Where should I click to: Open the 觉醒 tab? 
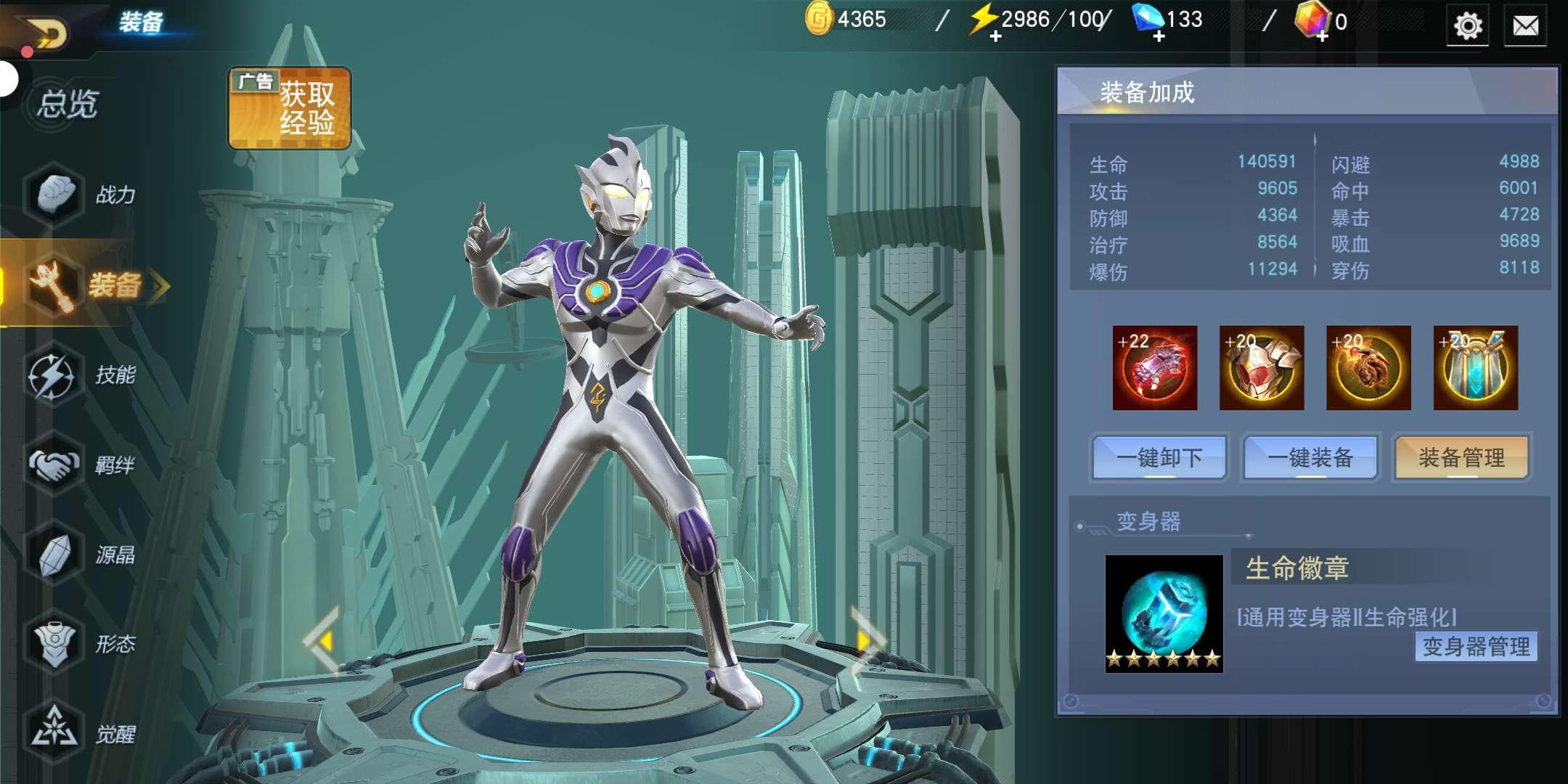[83, 734]
